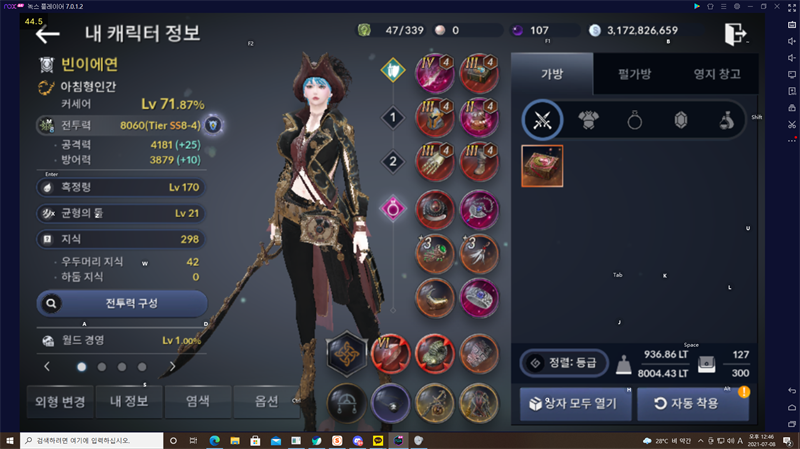Click the 창자 모두 열기 button
800x449 pixels.
(x=574, y=405)
